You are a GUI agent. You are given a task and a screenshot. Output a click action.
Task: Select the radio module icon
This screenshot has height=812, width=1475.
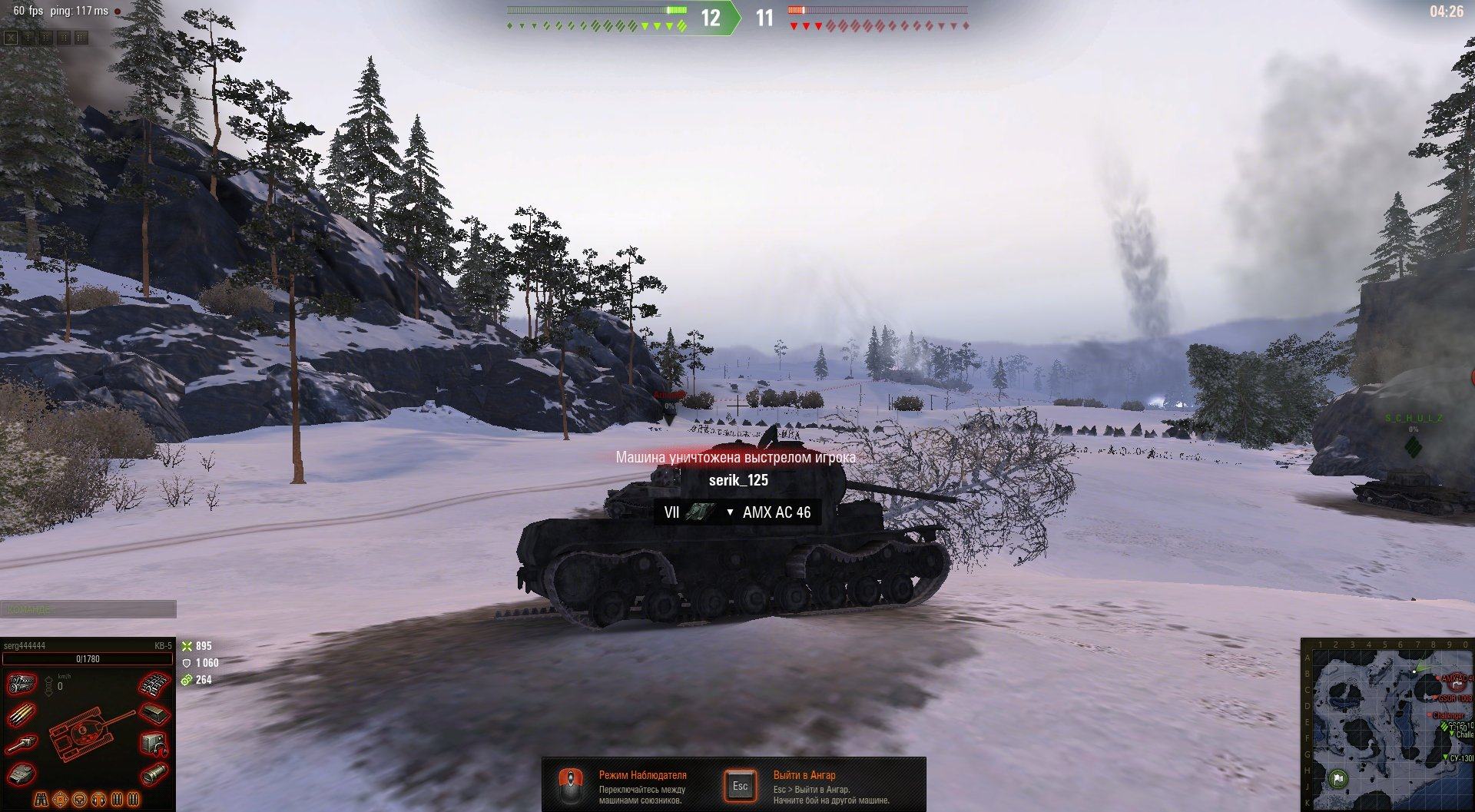(x=154, y=744)
